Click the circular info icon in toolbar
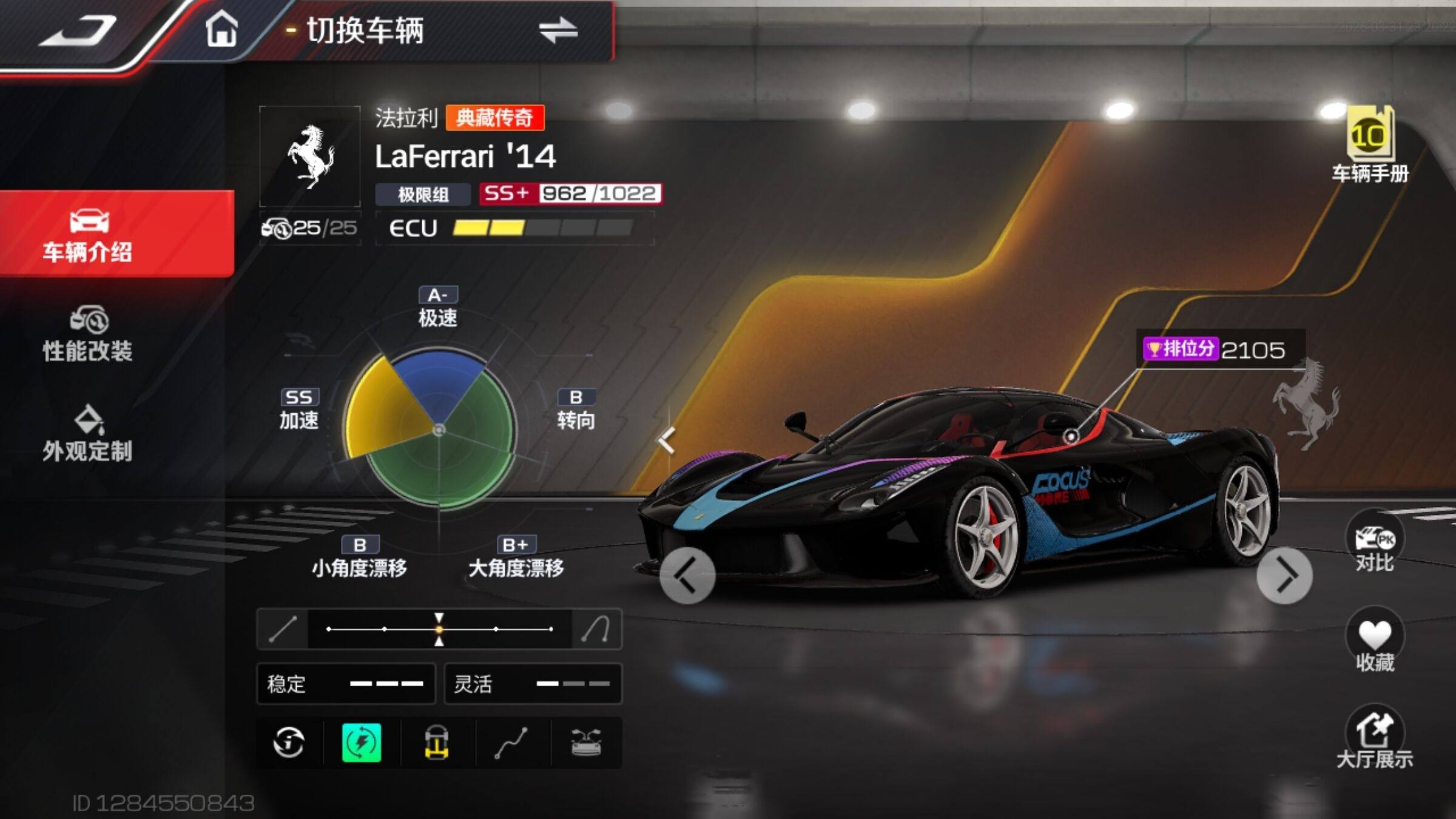The width and height of the screenshot is (1456, 819). click(289, 743)
